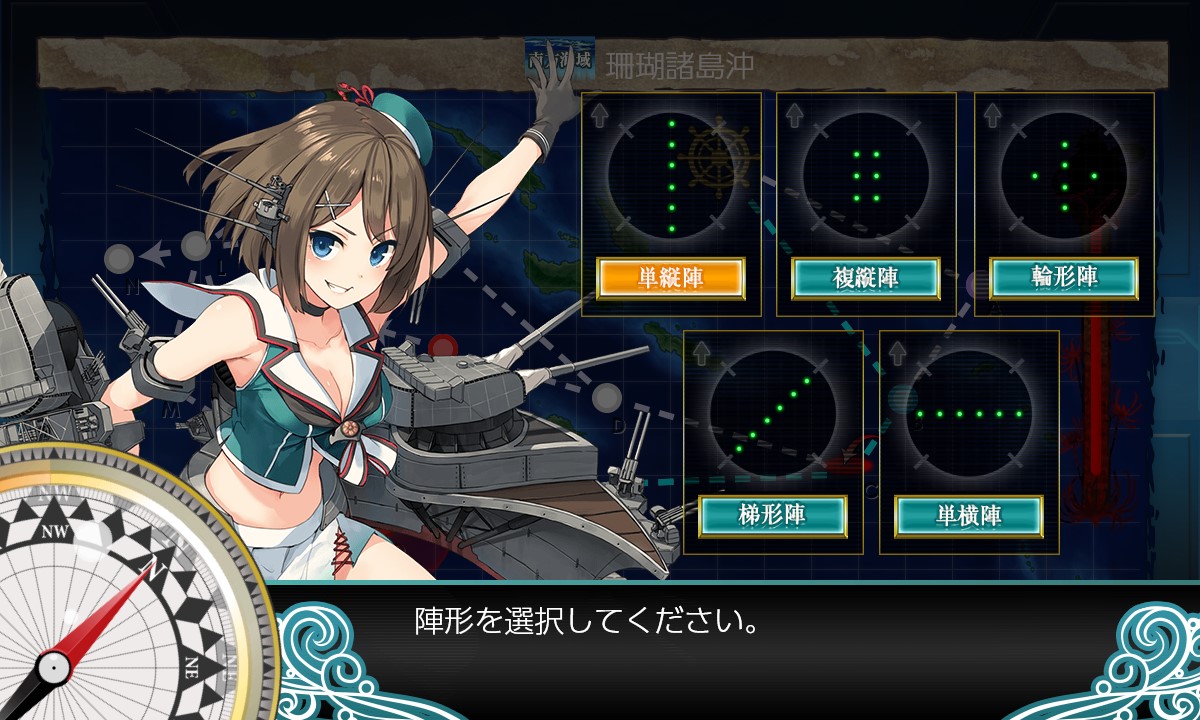The height and width of the screenshot is (720, 1200).
Task: Click the double-column radar formation diagram
Action: [x=866, y=177]
